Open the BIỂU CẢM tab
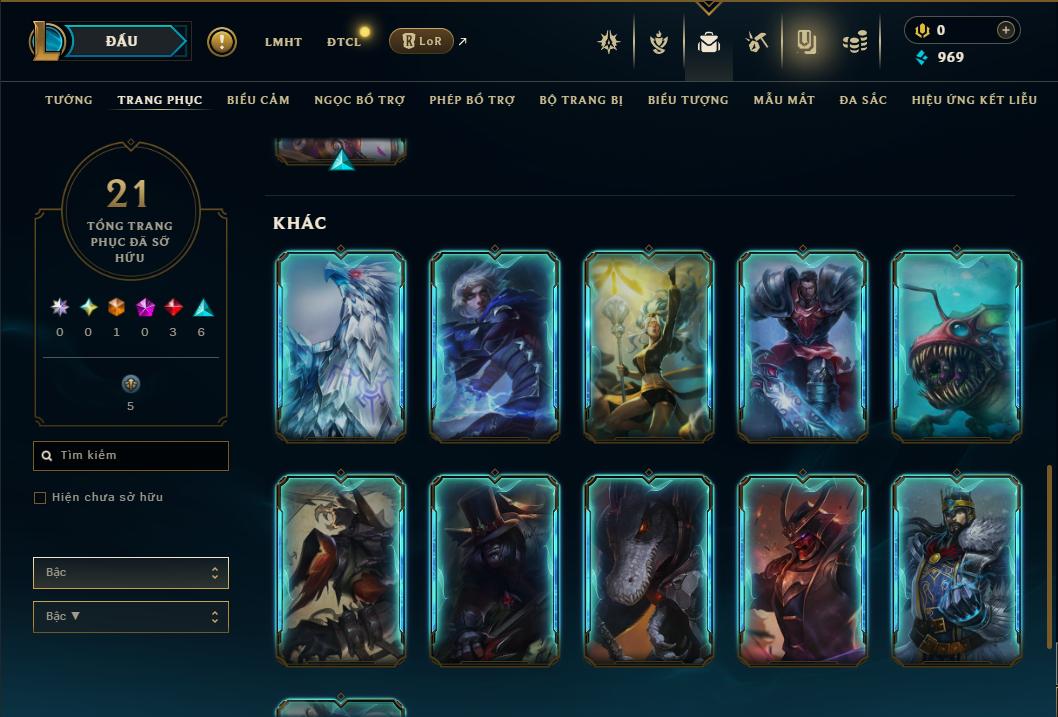 (258, 100)
